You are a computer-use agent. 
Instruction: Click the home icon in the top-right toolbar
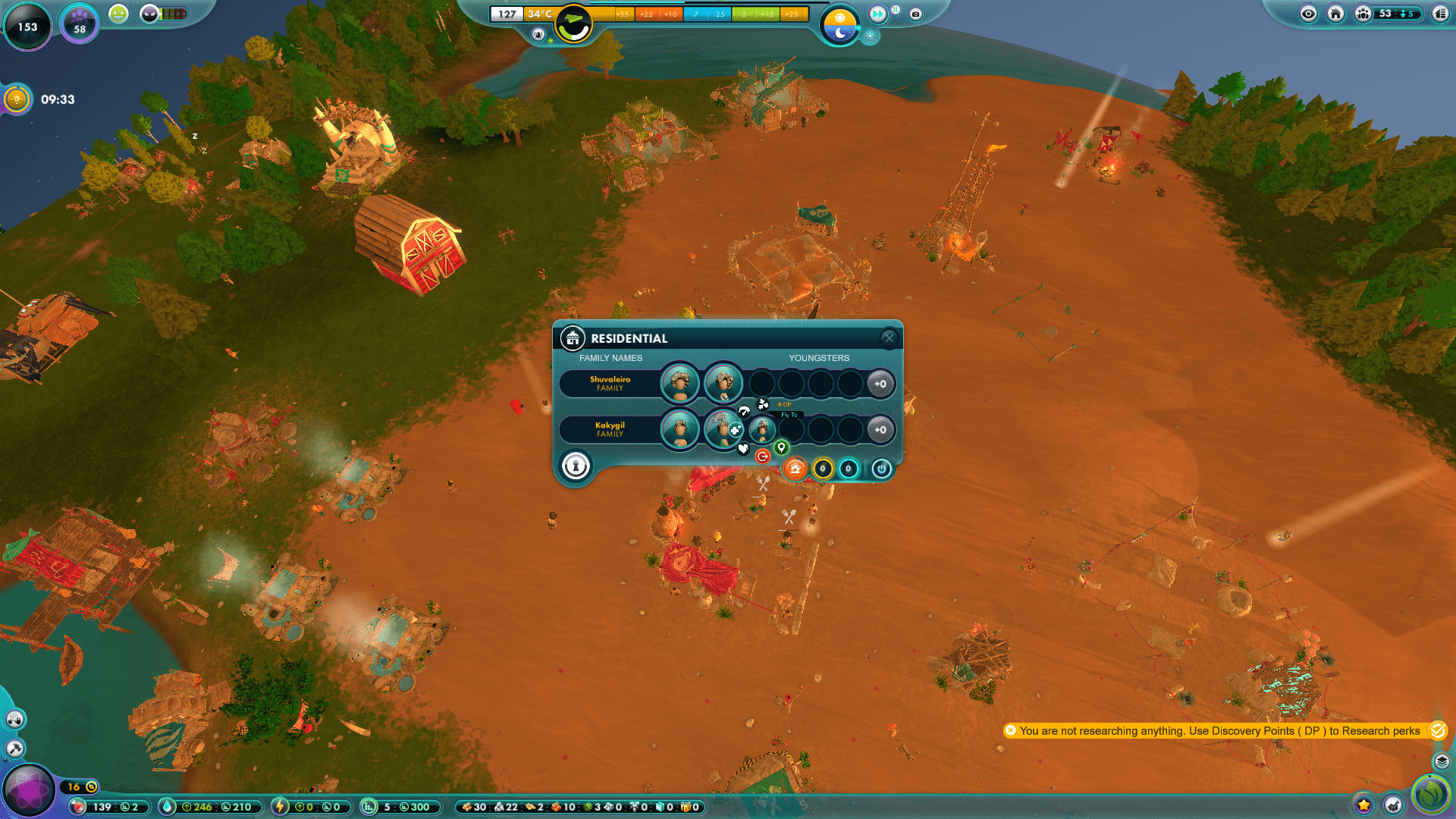pos(1336,14)
